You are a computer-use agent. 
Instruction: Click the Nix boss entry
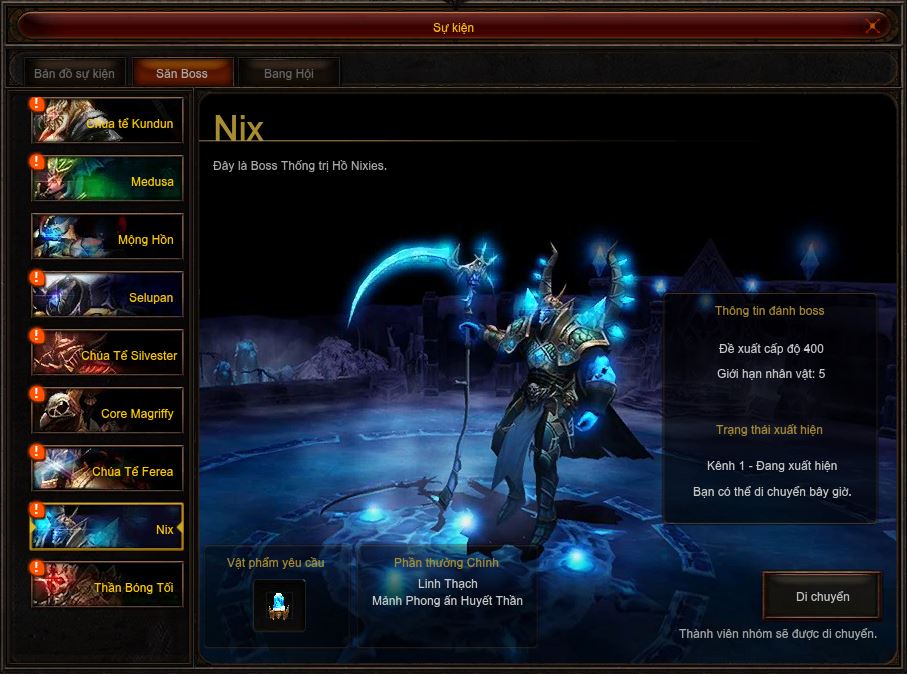107,527
